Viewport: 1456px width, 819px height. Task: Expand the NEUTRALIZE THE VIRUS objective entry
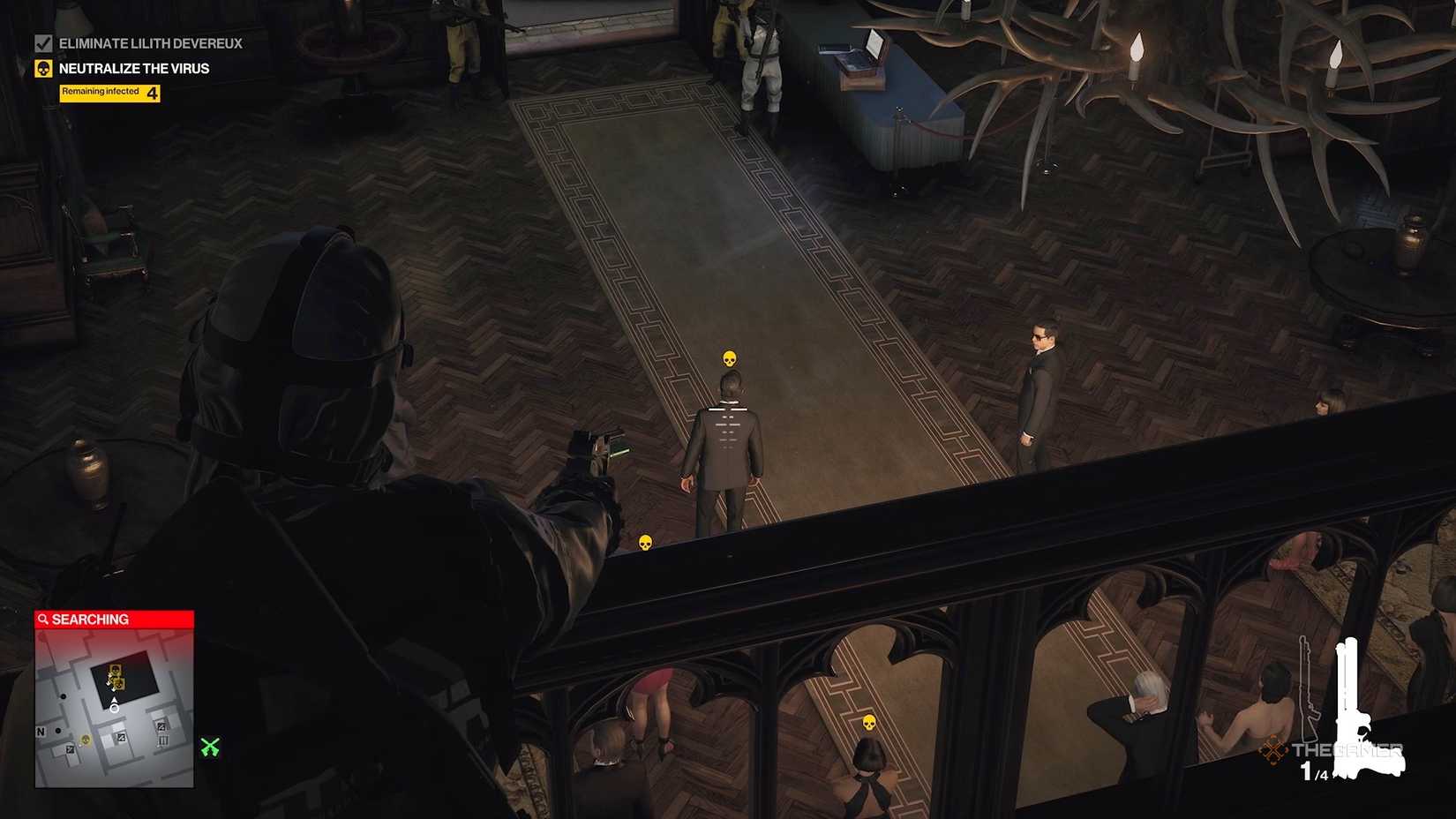[x=132, y=67]
